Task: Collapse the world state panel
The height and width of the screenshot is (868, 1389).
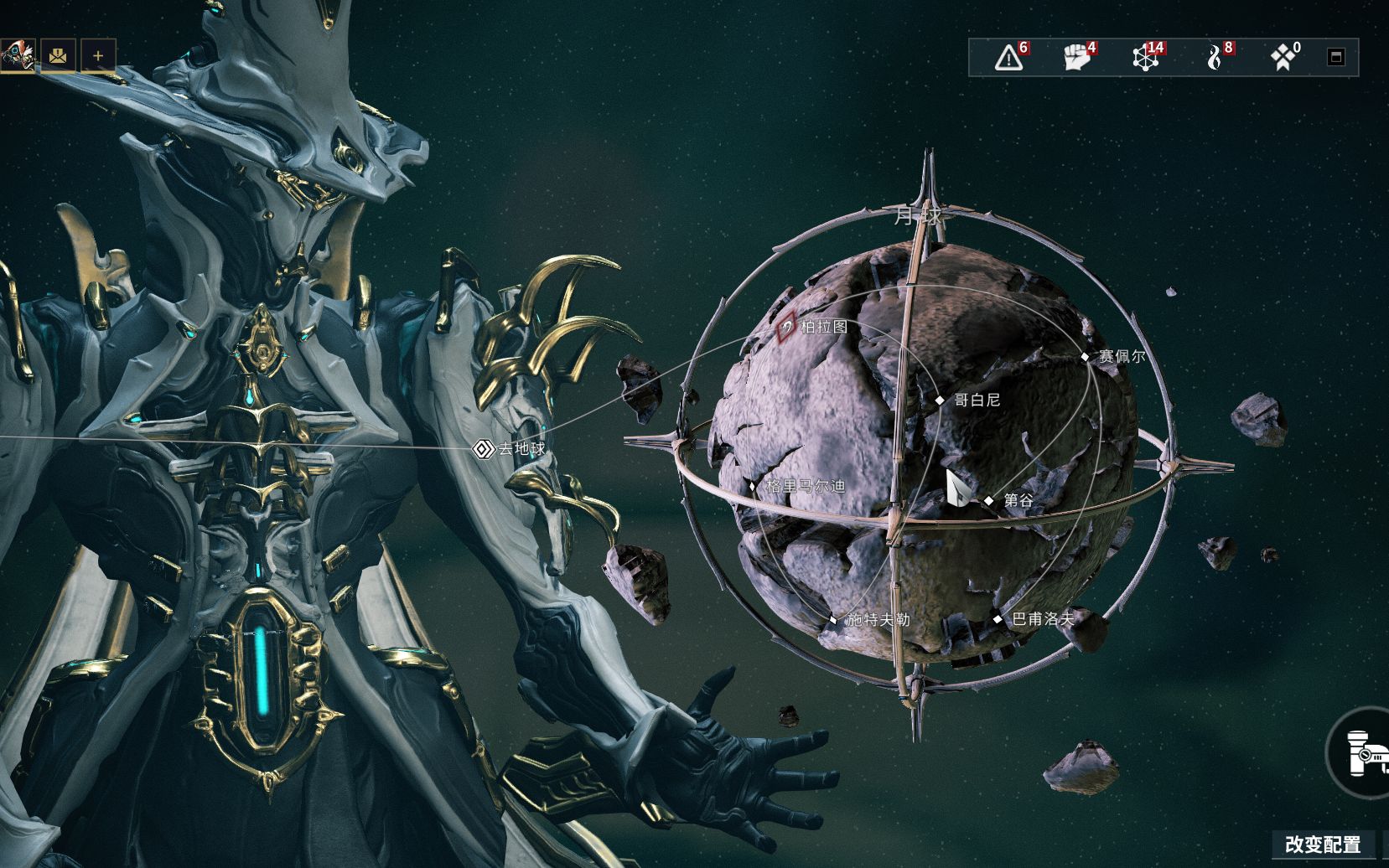Action: 1336,57
